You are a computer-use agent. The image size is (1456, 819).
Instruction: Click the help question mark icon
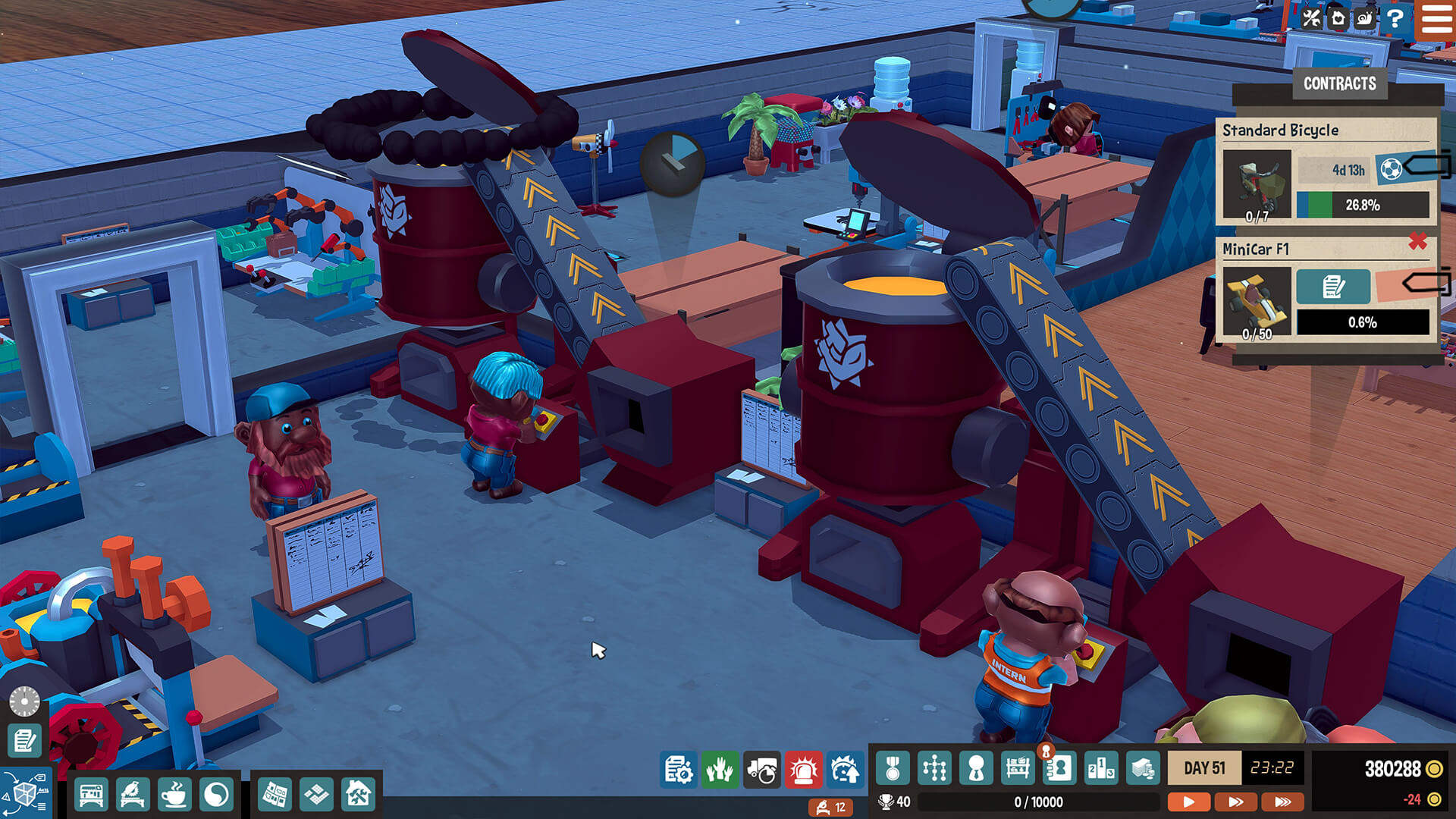1396,19
